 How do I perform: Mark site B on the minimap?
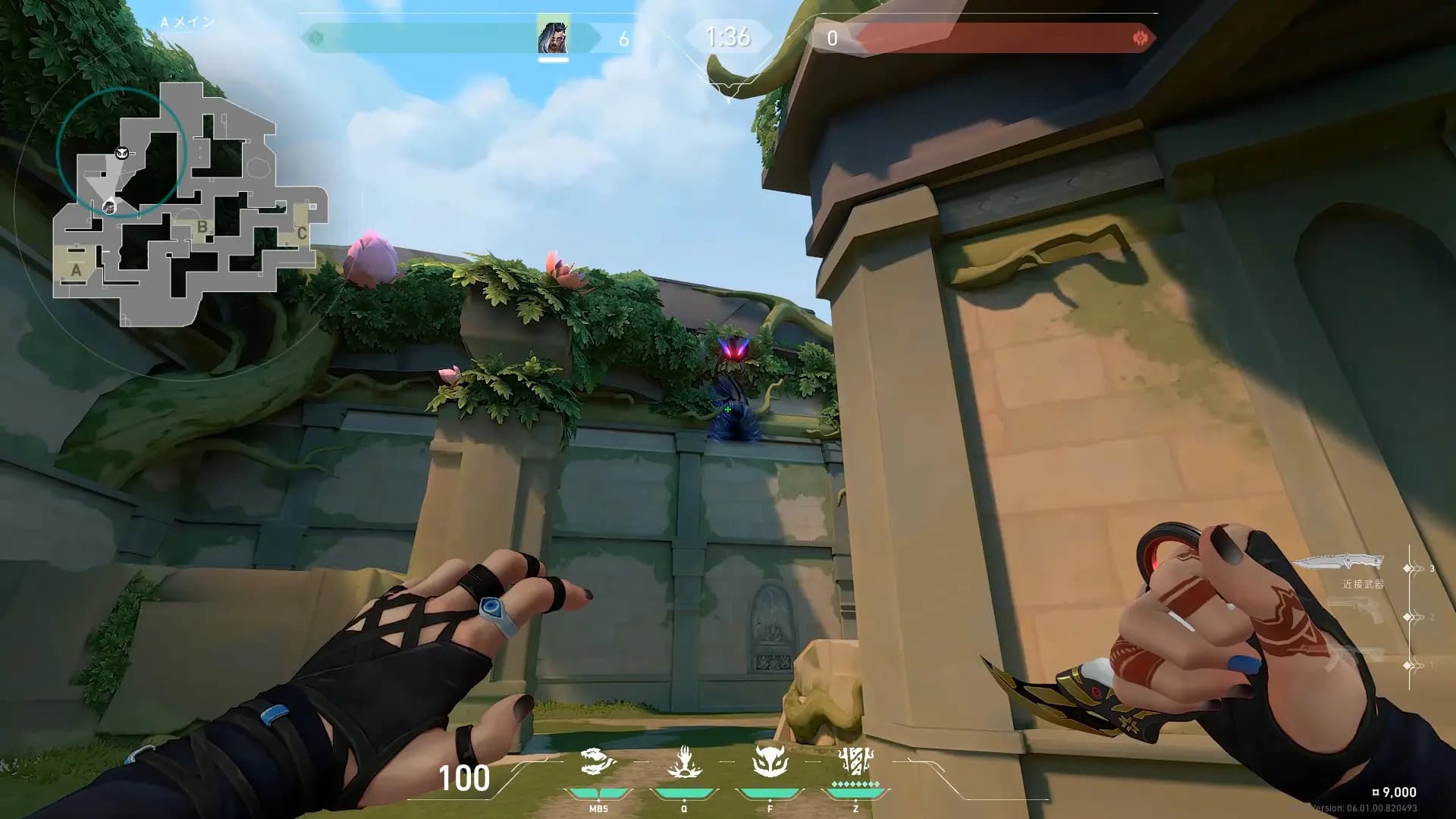coord(202,226)
